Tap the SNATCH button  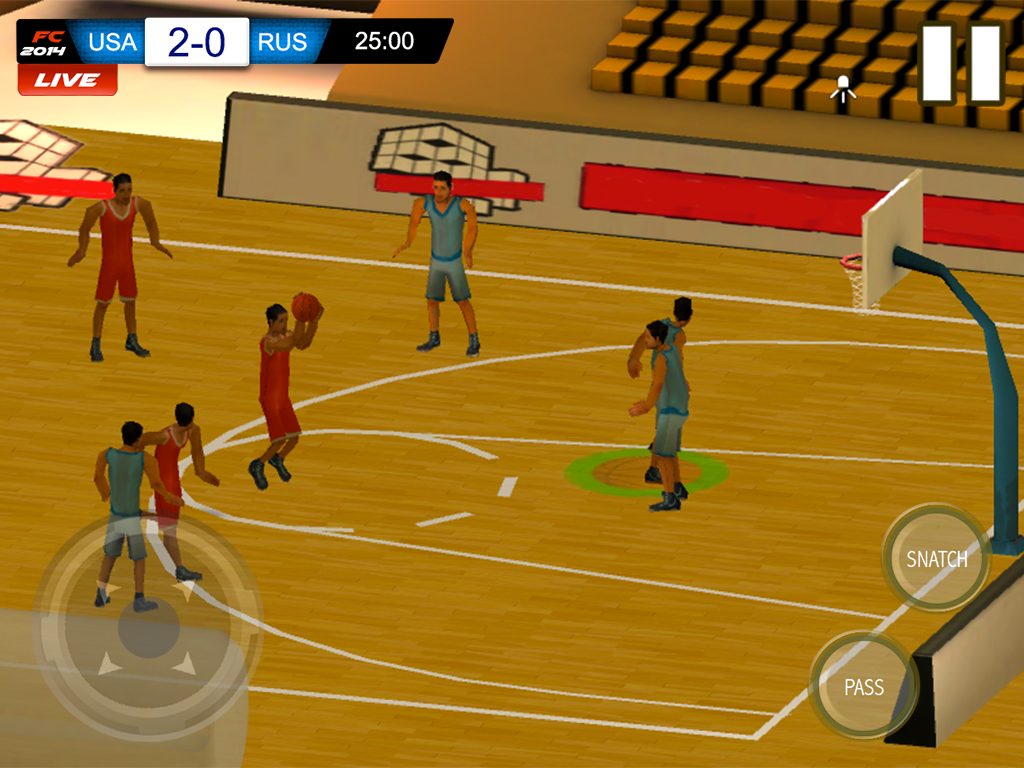[936, 558]
